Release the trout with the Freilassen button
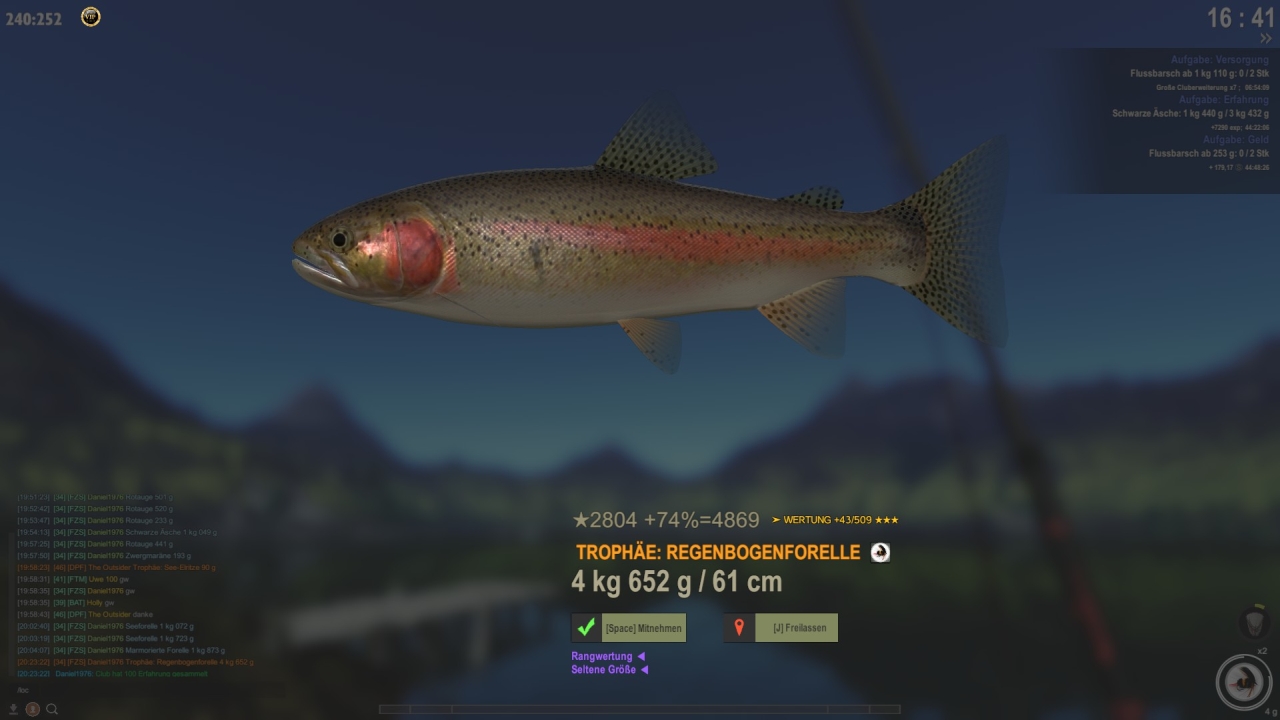 click(781, 628)
